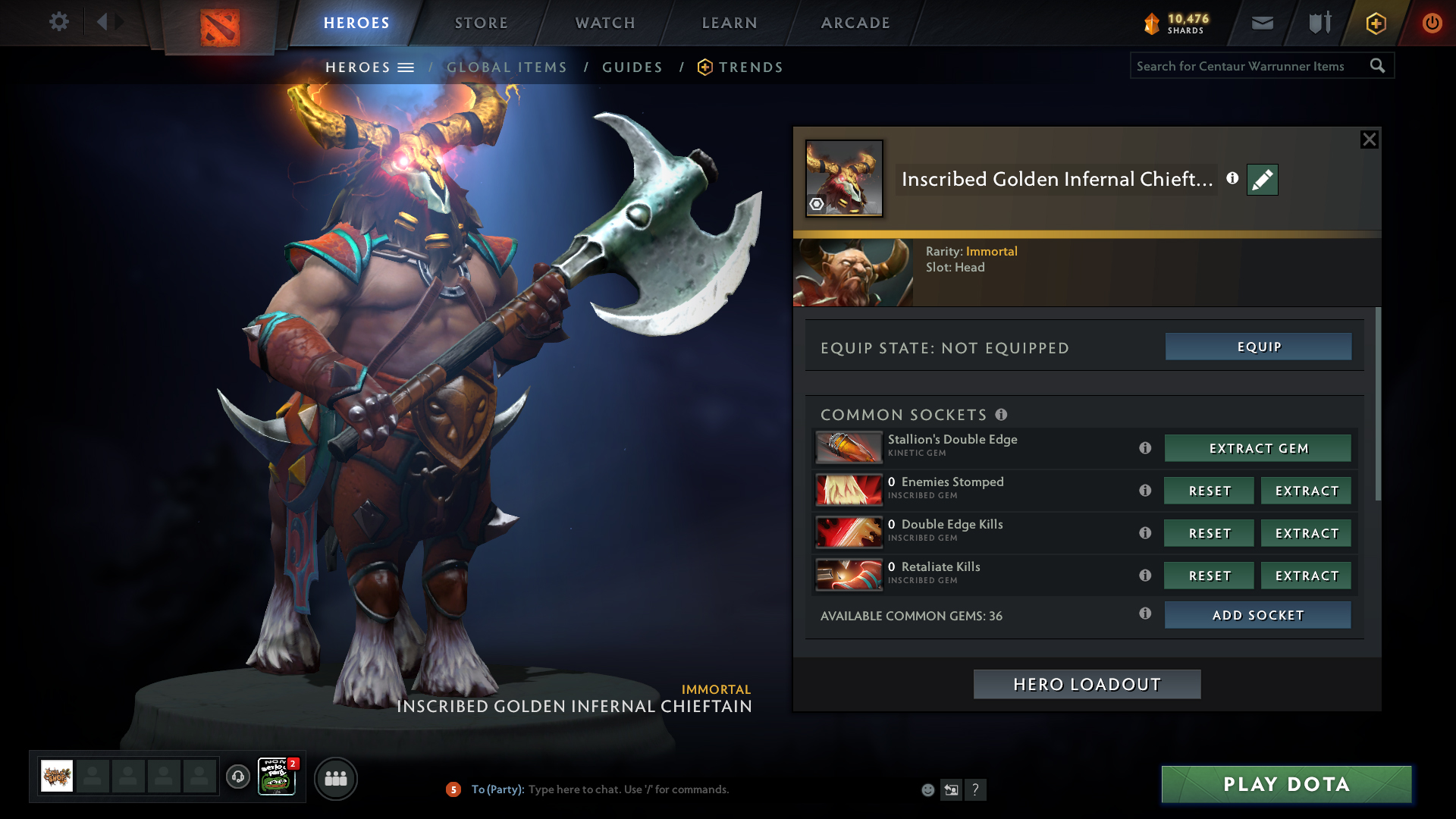
Task: Close the item details panel
Action: coord(1369,140)
